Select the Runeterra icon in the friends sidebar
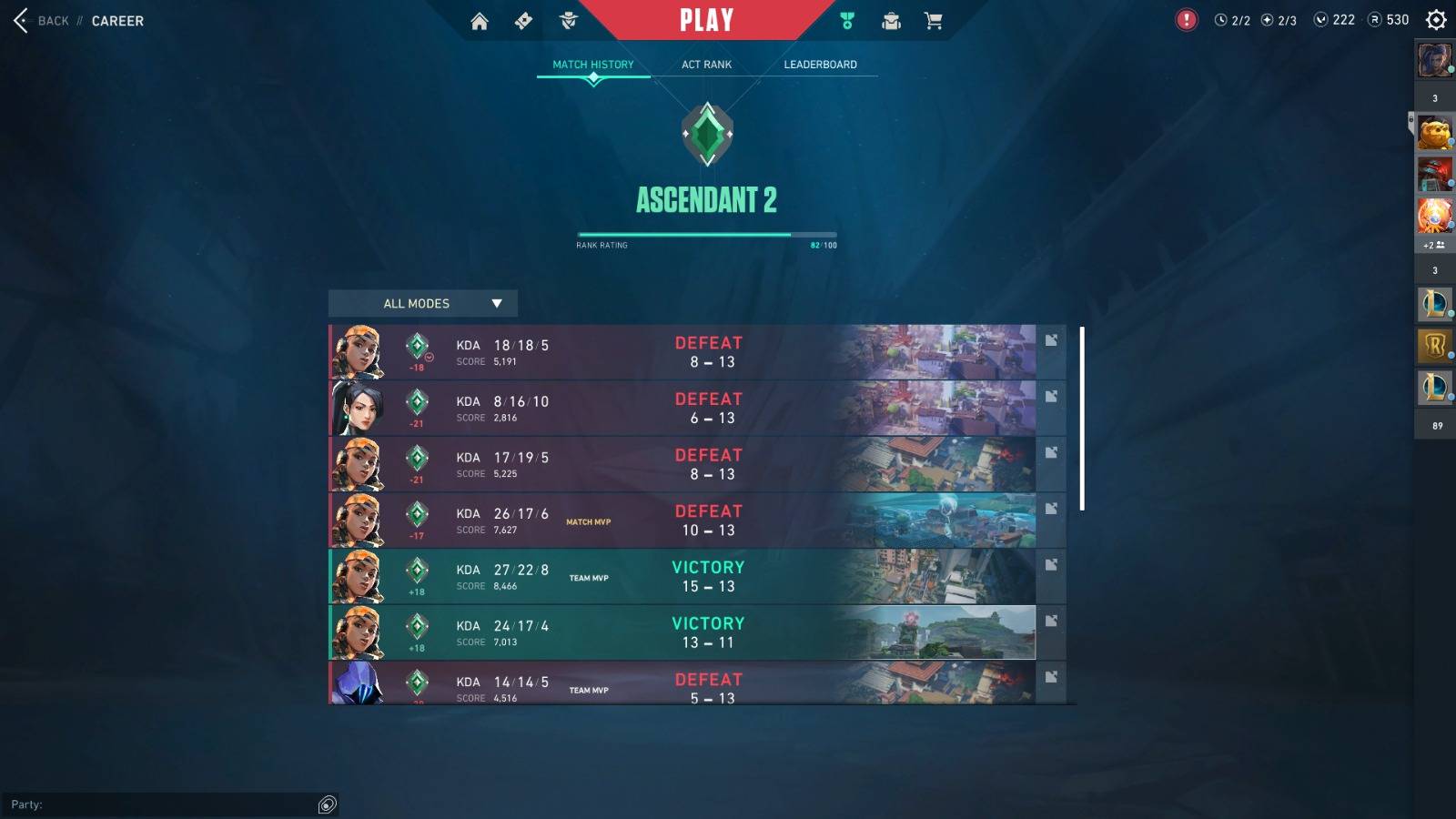This screenshot has width=1456, height=819. coord(1435,346)
